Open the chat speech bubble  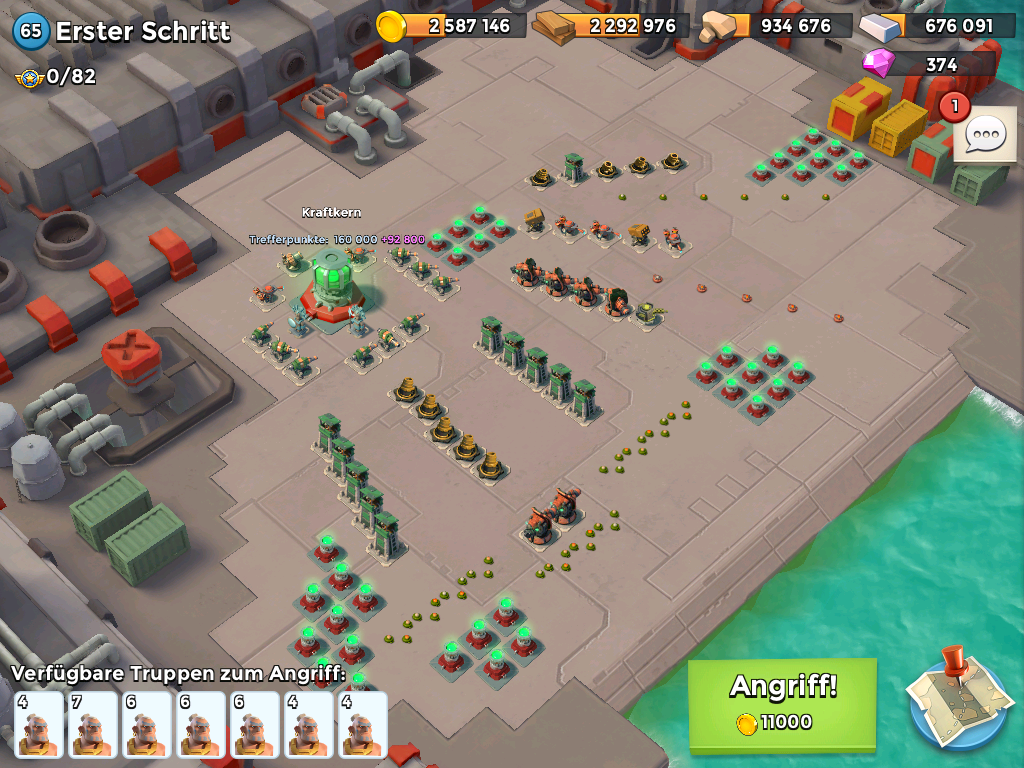click(x=985, y=134)
